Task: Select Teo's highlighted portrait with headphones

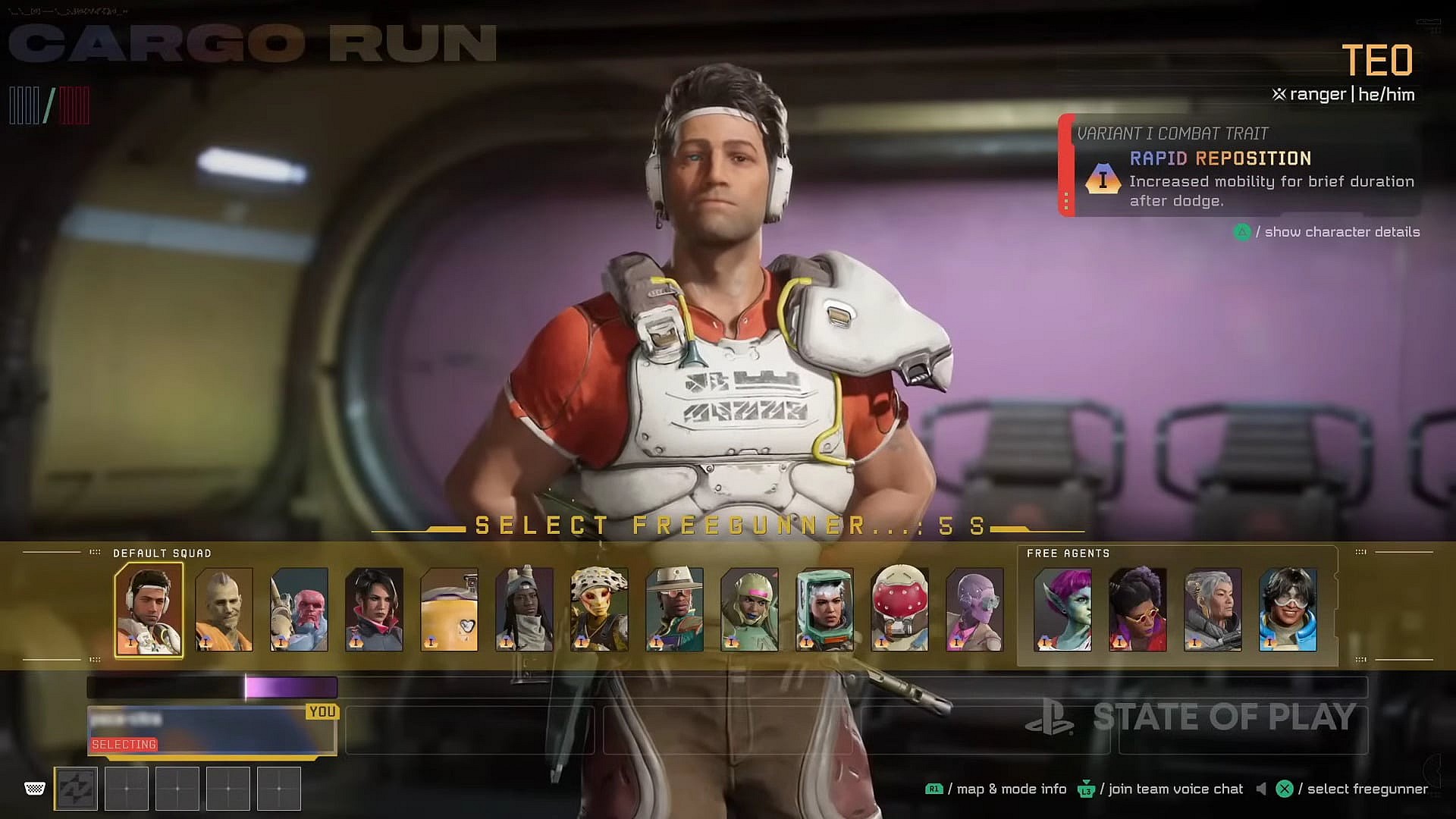Action: click(x=149, y=610)
